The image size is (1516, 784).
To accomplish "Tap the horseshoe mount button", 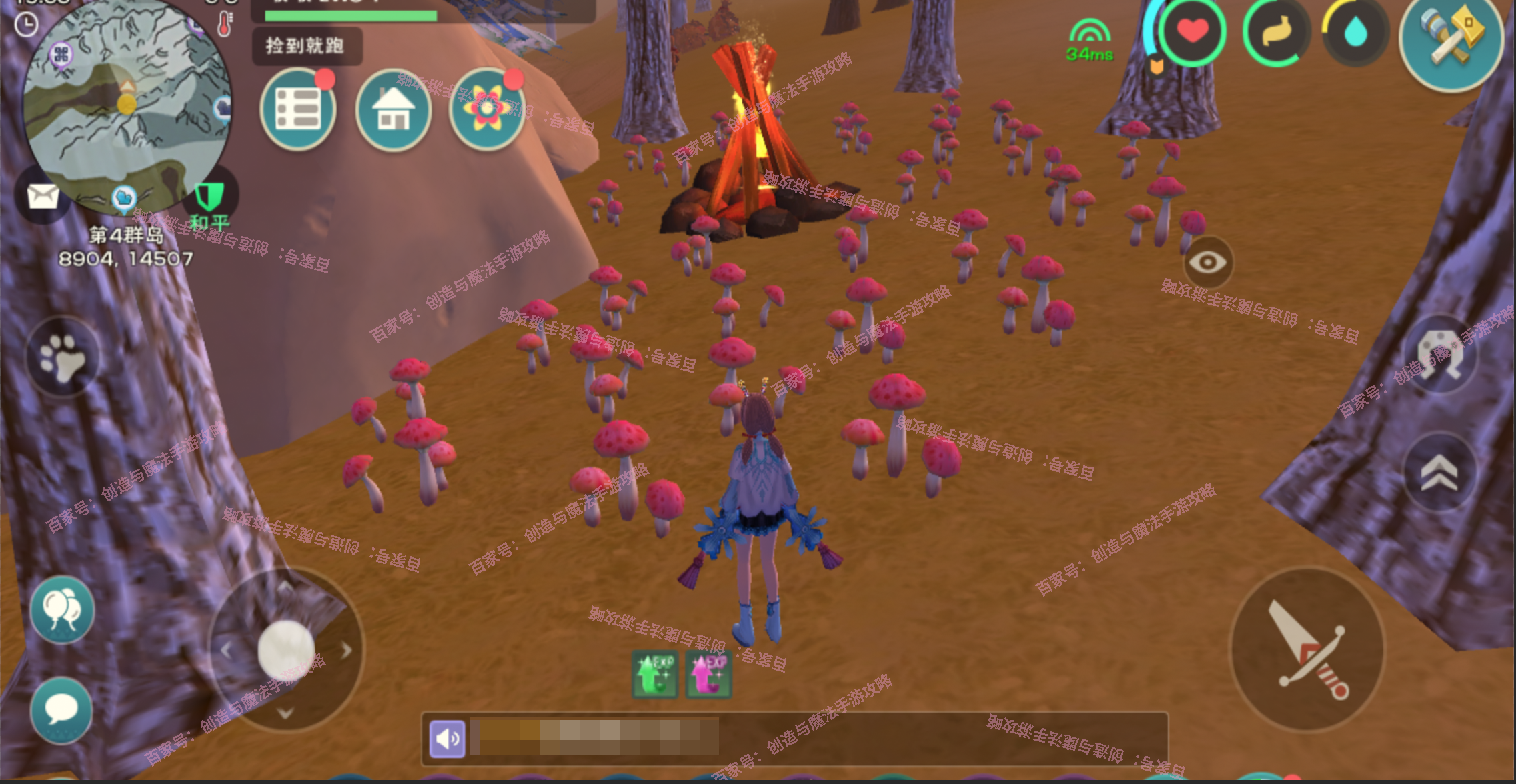I will (x=1440, y=353).
